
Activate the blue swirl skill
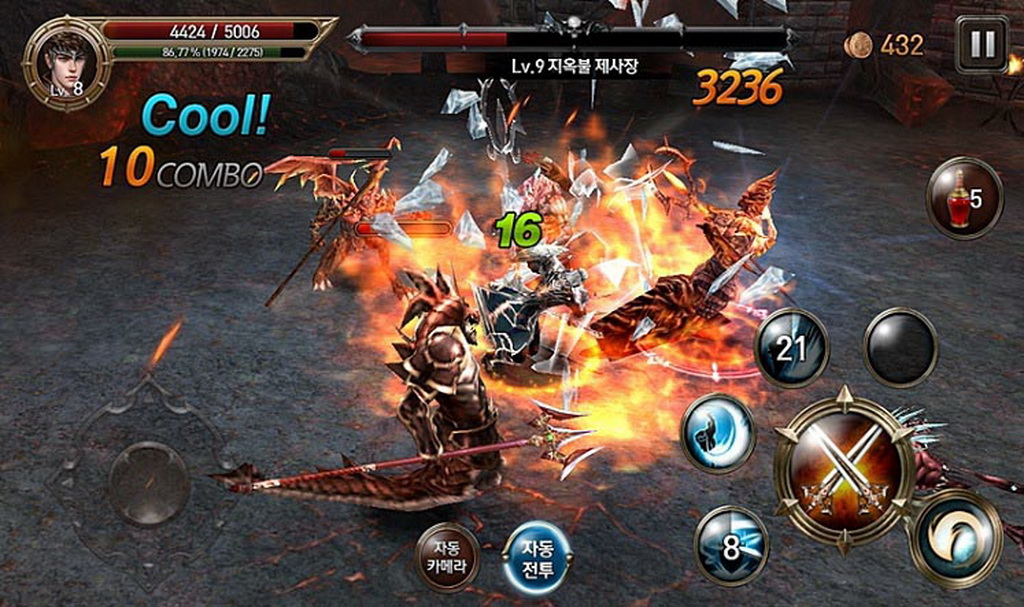click(x=718, y=433)
